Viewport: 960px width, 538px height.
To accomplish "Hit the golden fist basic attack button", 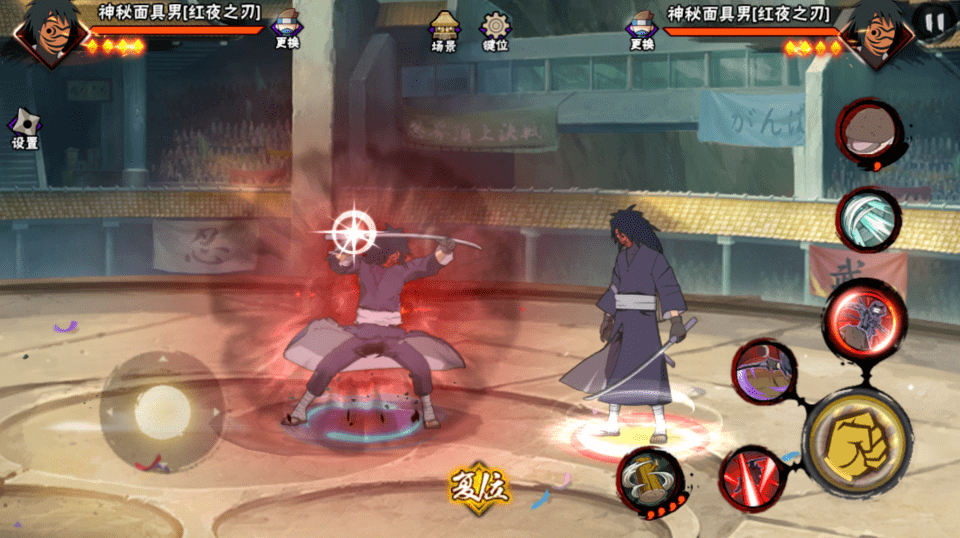I will 856,441.
